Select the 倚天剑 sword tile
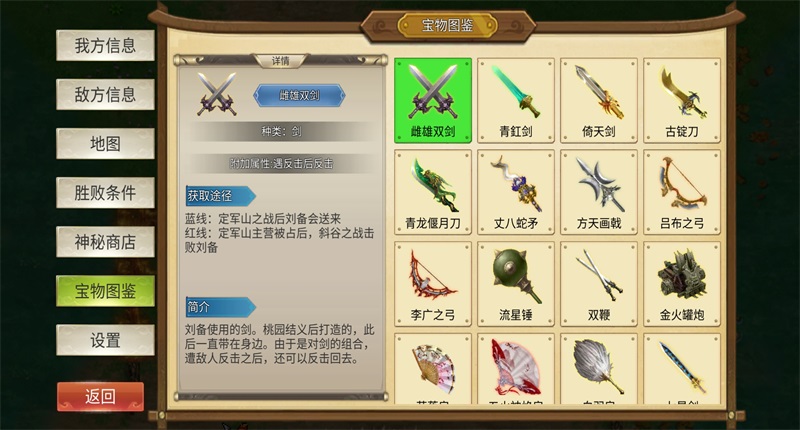Image resolution: width=800 pixels, height=430 pixels. click(x=599, y=100)
